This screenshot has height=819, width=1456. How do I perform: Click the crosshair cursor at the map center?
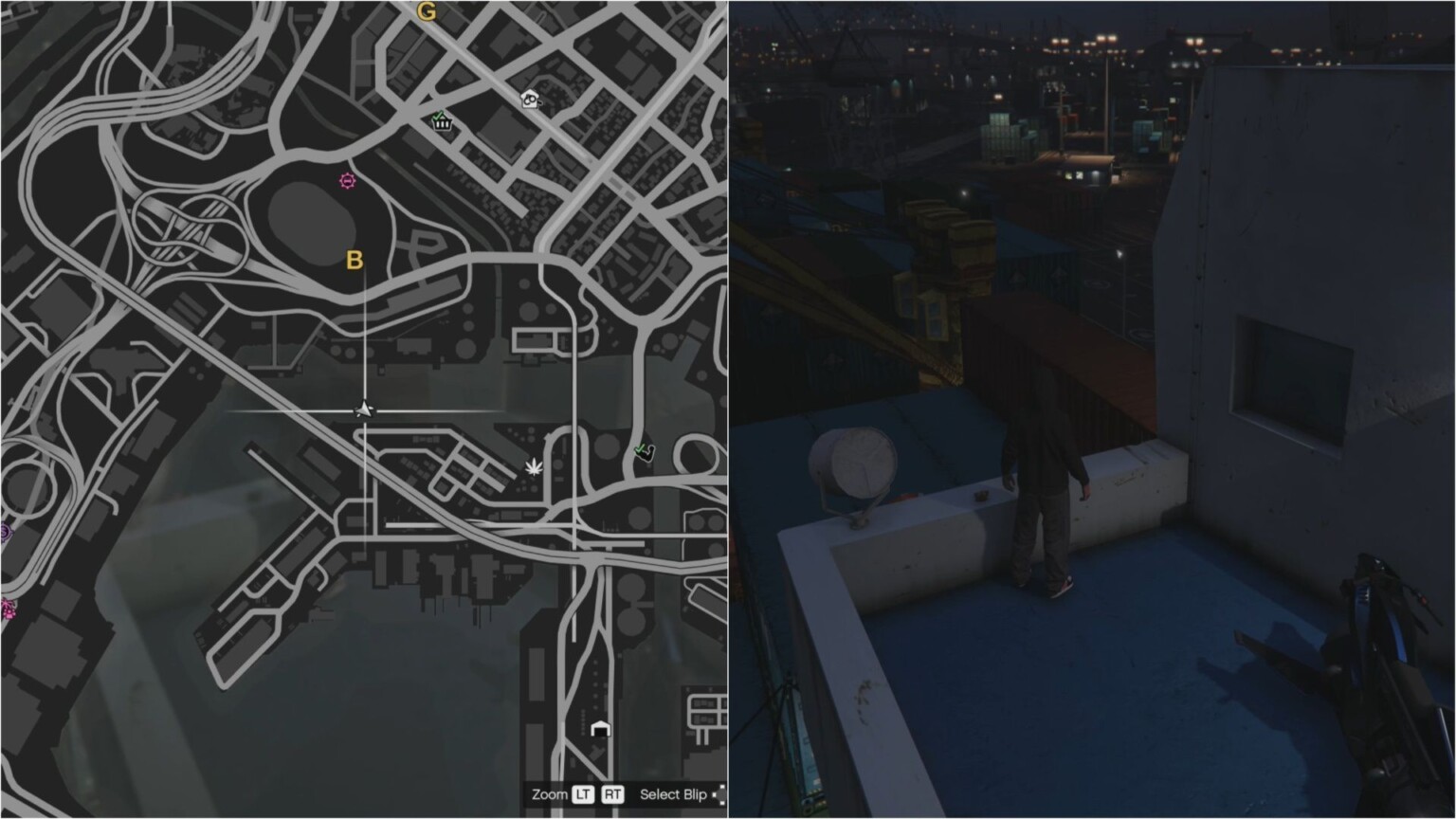point(363,409)
